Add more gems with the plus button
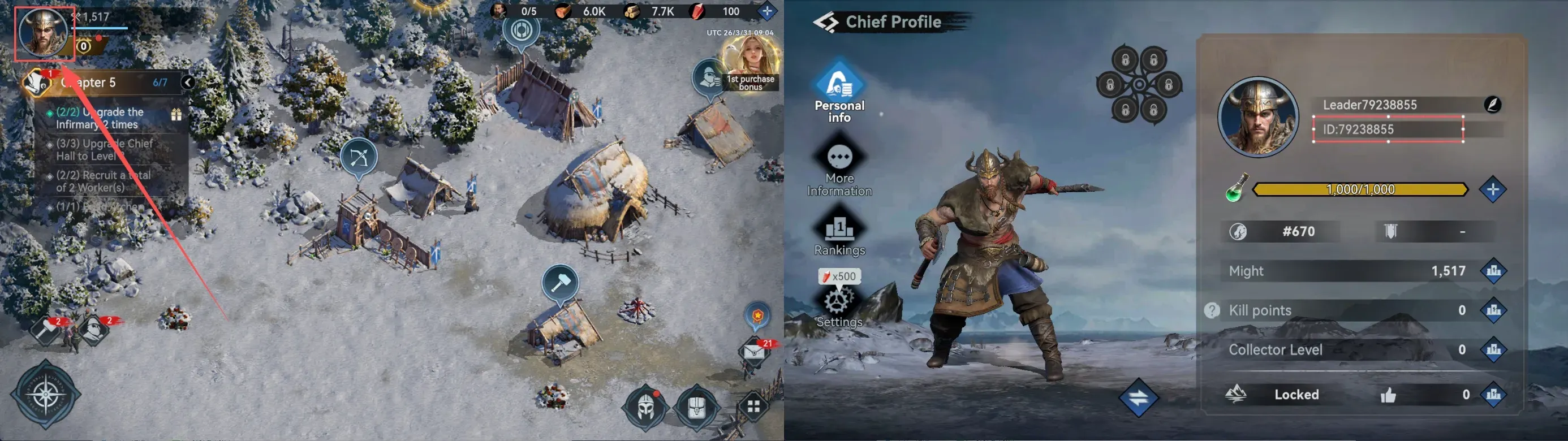The width and height of the screenshot is (1568, 441). [x=767, y=11]
